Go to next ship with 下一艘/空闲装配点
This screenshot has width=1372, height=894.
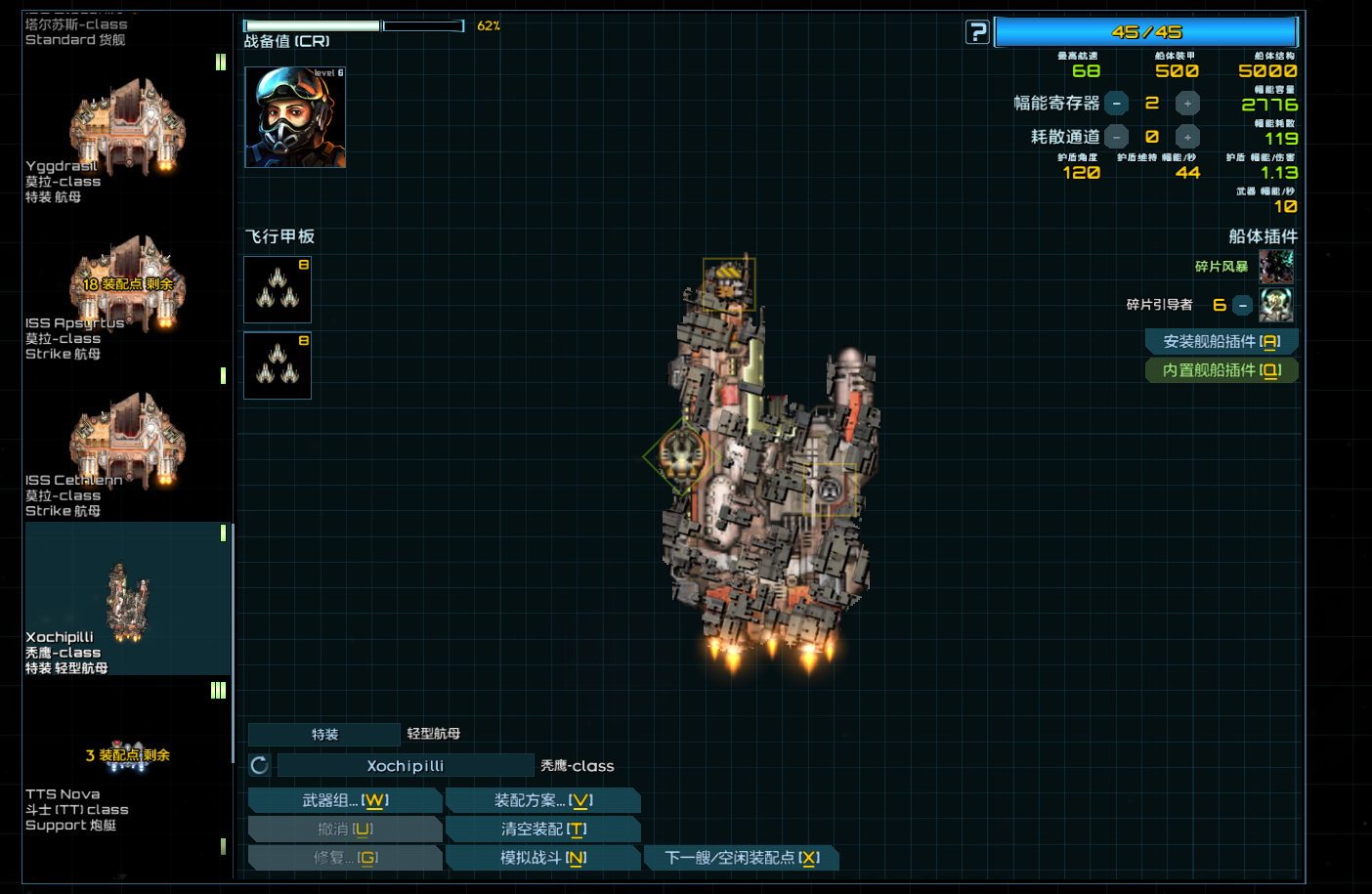[741, 858]
